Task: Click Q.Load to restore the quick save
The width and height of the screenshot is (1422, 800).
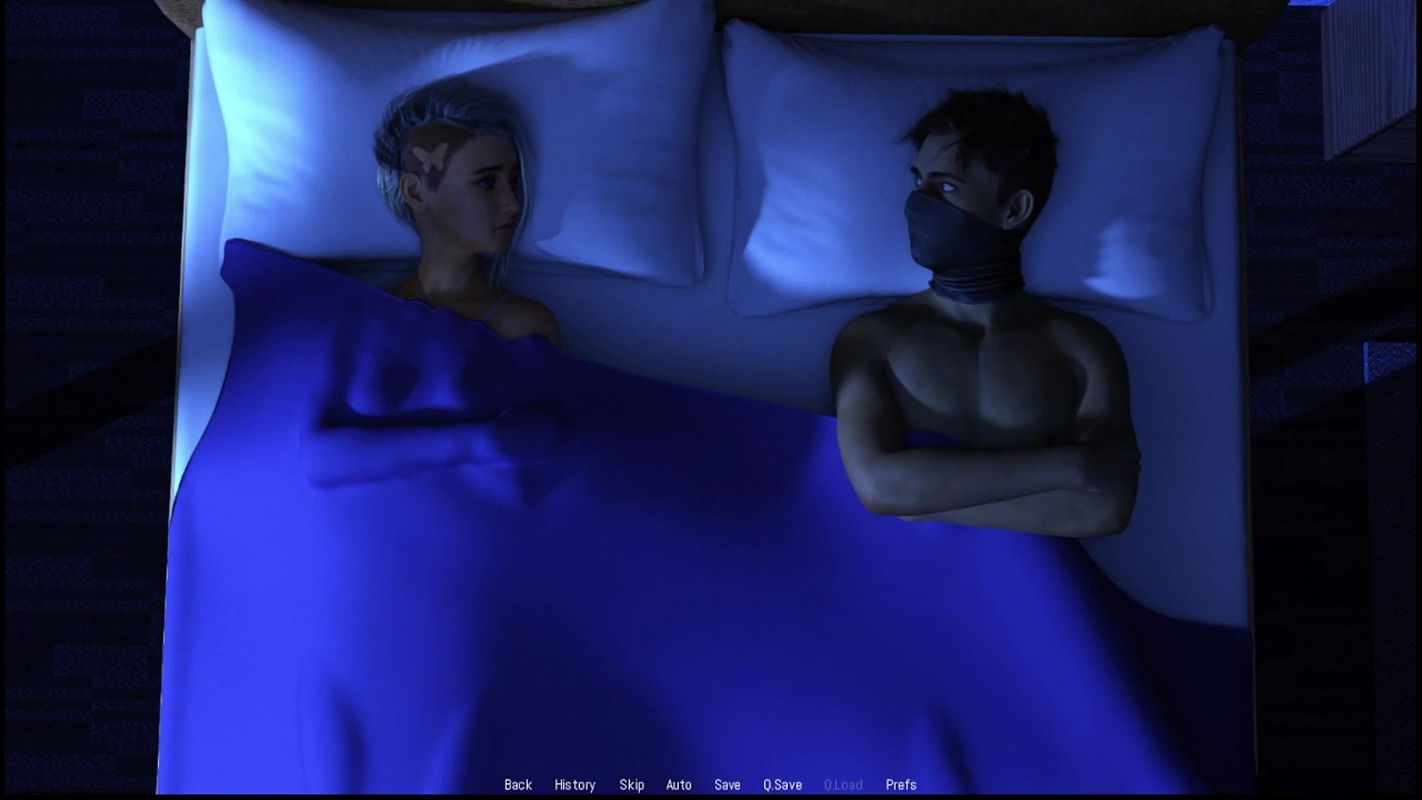Action: pyautogui.click(x=843, y=785)
